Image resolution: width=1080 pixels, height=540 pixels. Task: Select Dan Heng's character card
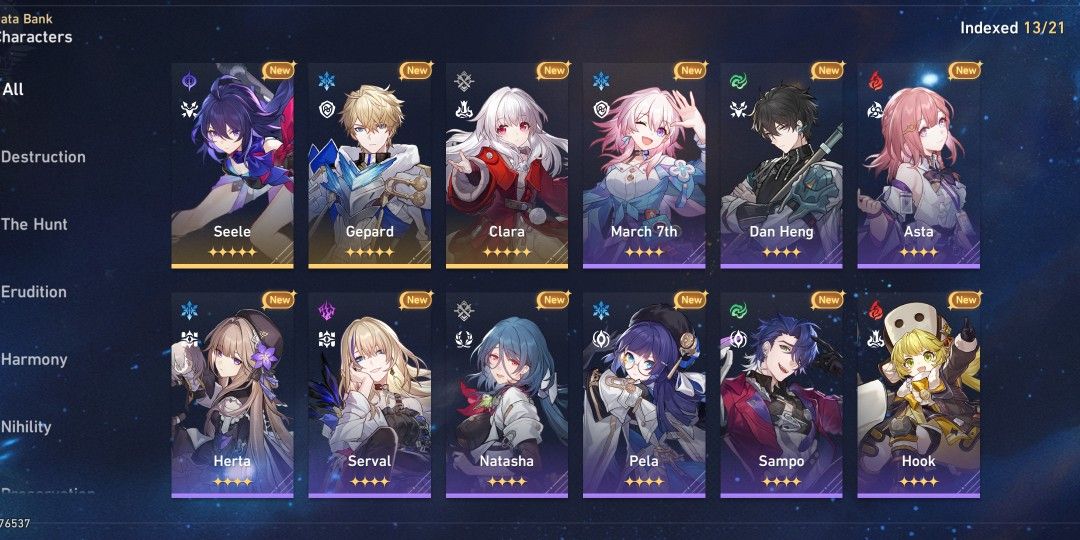click(781, 165)
